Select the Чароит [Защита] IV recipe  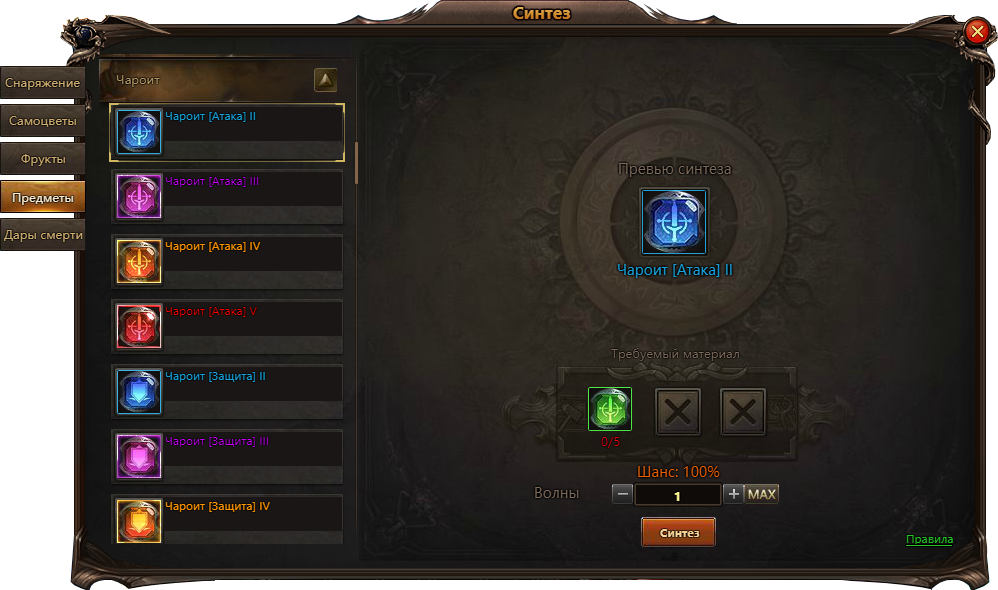[227, 520]
